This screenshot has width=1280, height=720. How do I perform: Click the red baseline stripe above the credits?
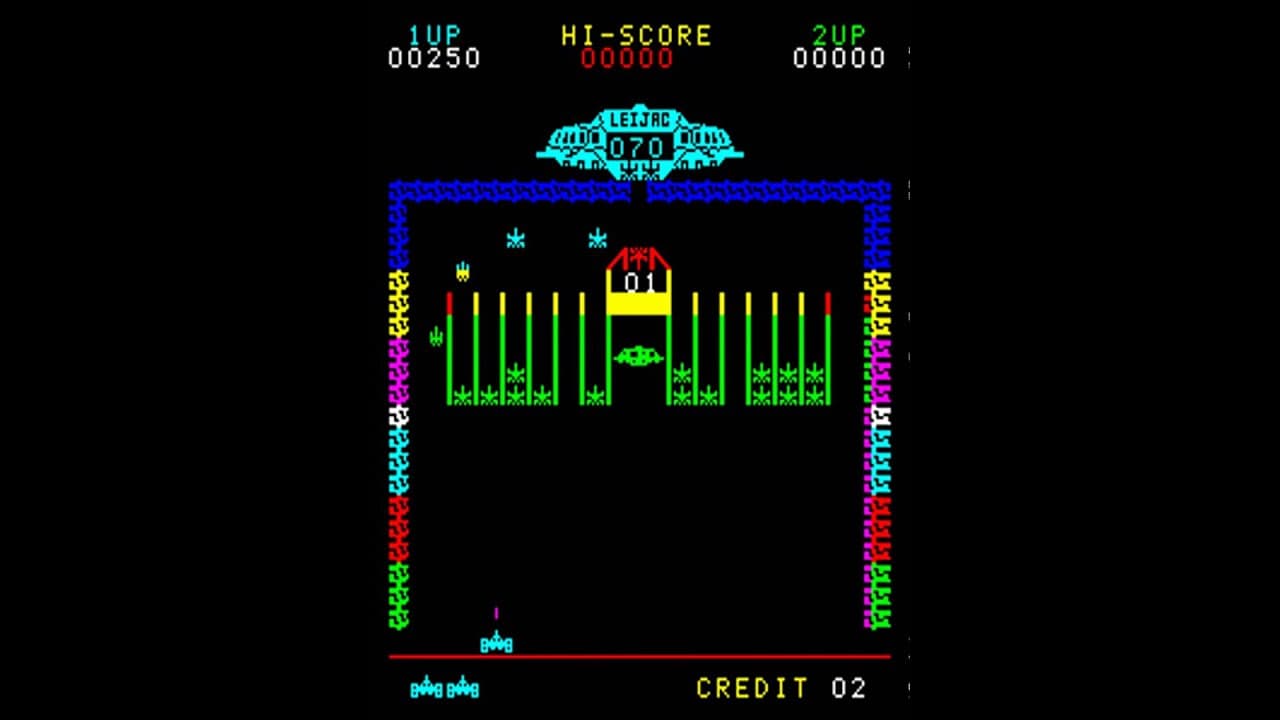pos(640,658)
